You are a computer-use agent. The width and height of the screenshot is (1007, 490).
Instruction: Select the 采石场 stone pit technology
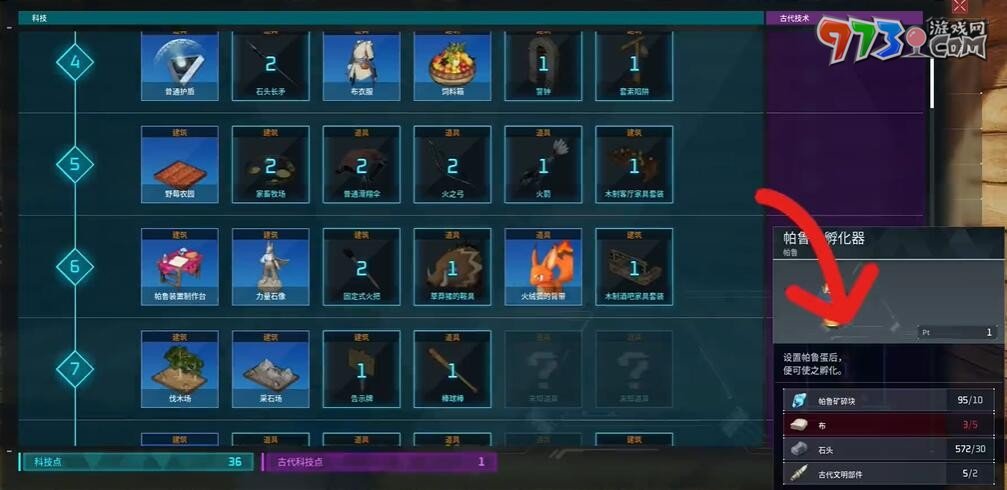(270, 369)
